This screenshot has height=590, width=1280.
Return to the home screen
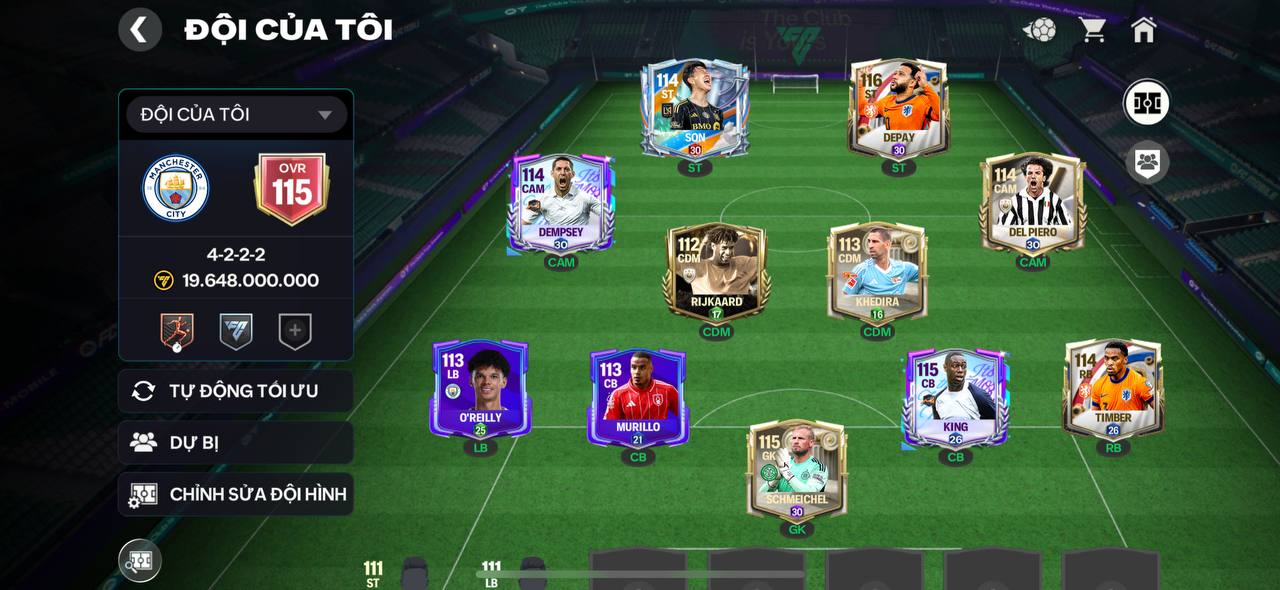1144,30
